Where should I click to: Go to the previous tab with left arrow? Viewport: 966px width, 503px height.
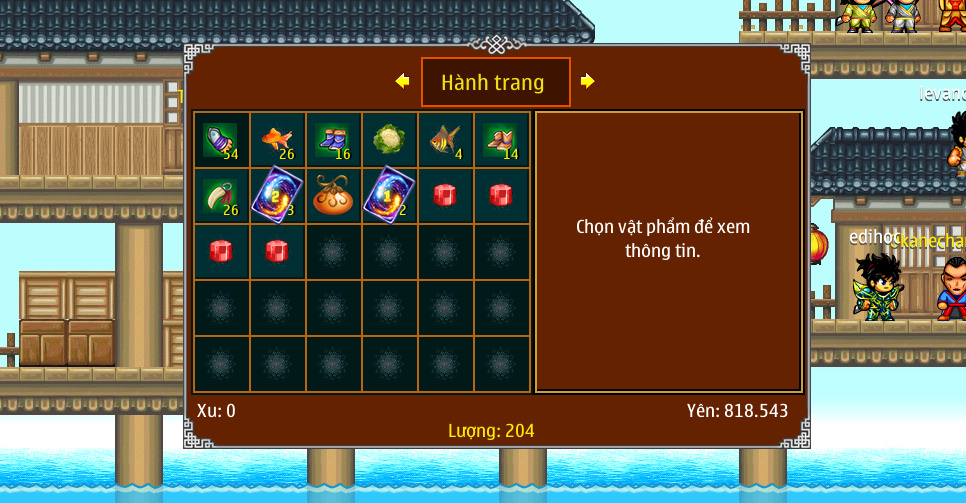tap(402, 81)
